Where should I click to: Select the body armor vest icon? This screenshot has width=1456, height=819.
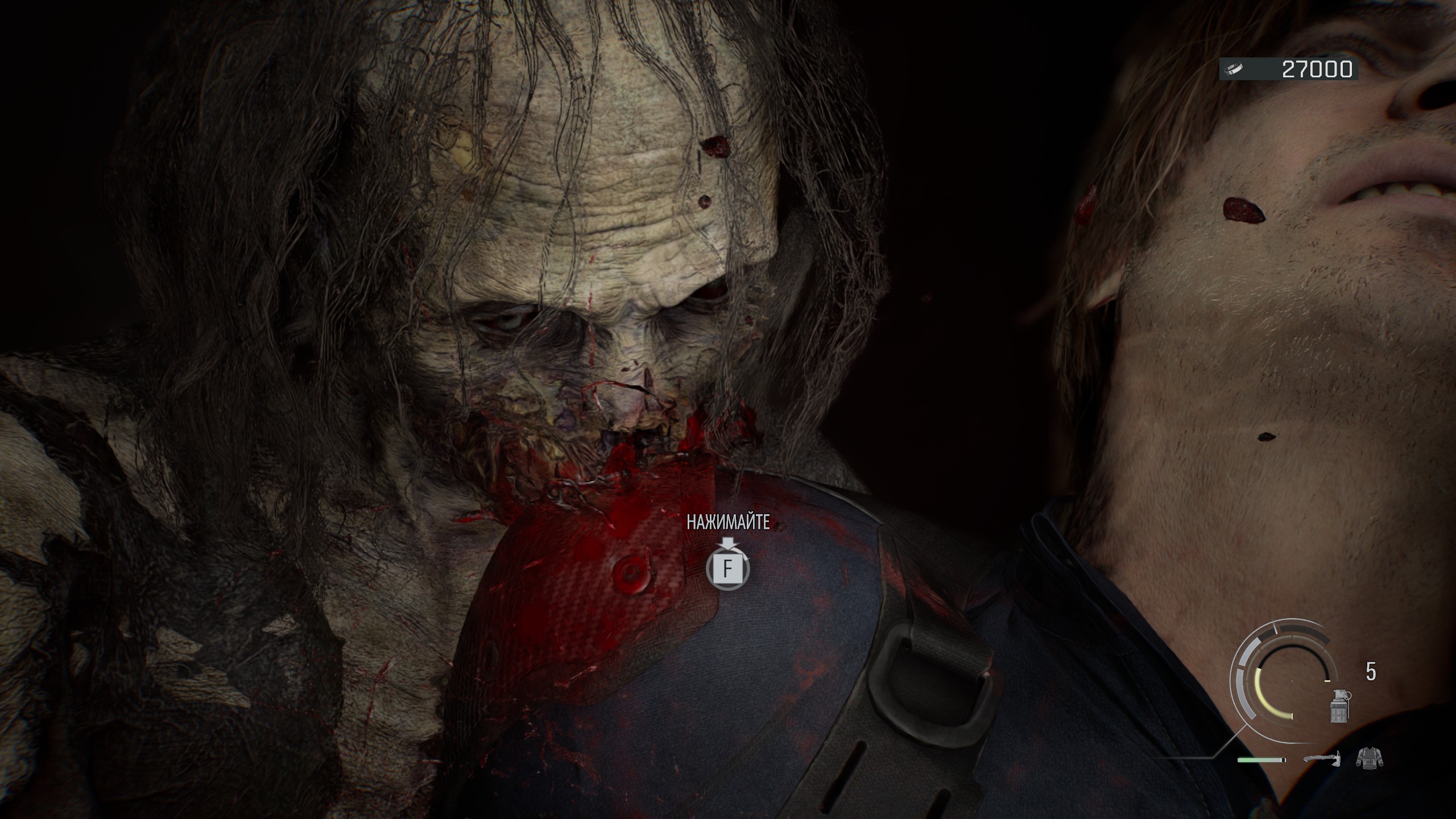1369,758
